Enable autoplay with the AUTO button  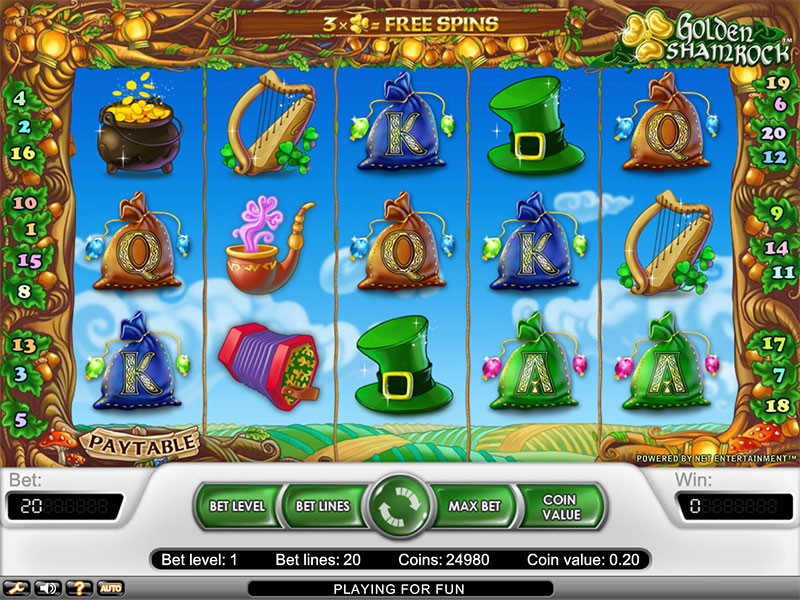pyautogui.click(x=110, y=587)
